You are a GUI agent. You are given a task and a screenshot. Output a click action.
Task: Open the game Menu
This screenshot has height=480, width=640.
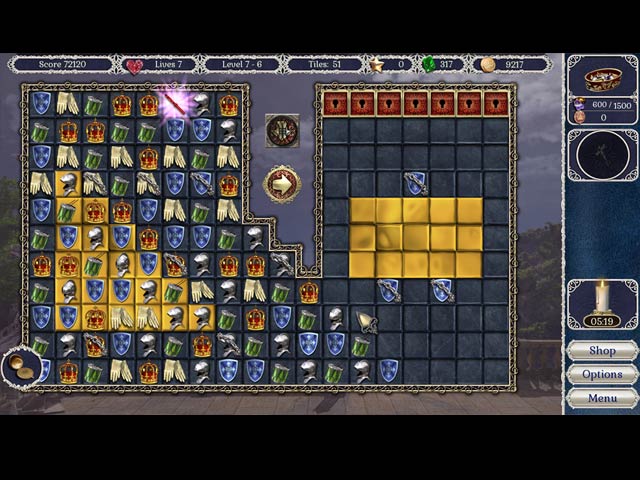pyautogui.click(x=602, y=398)
